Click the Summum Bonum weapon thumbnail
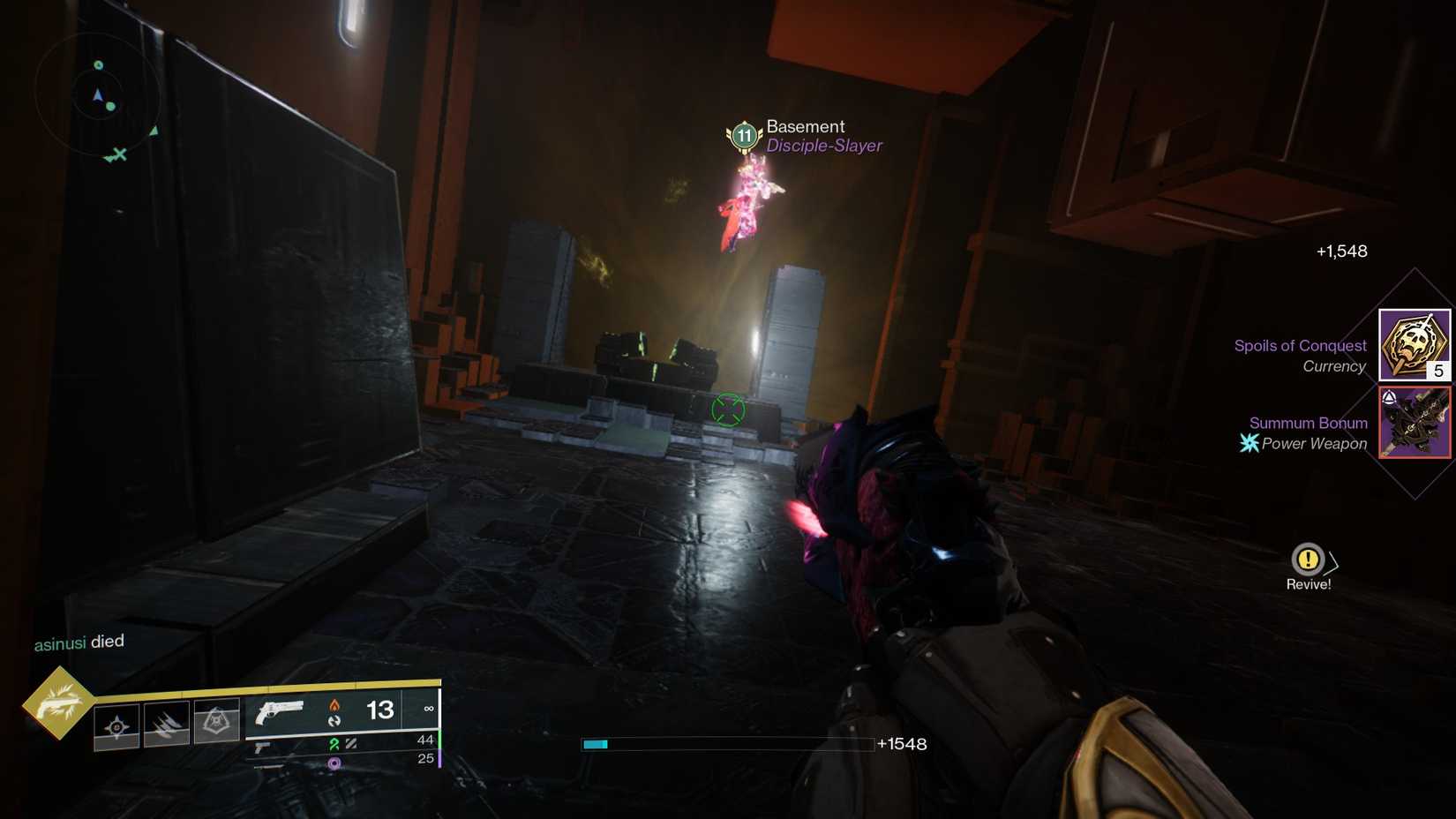The height and width of the screenshot is (819, 1456). pyautogui.click(x=1414, y=422)
